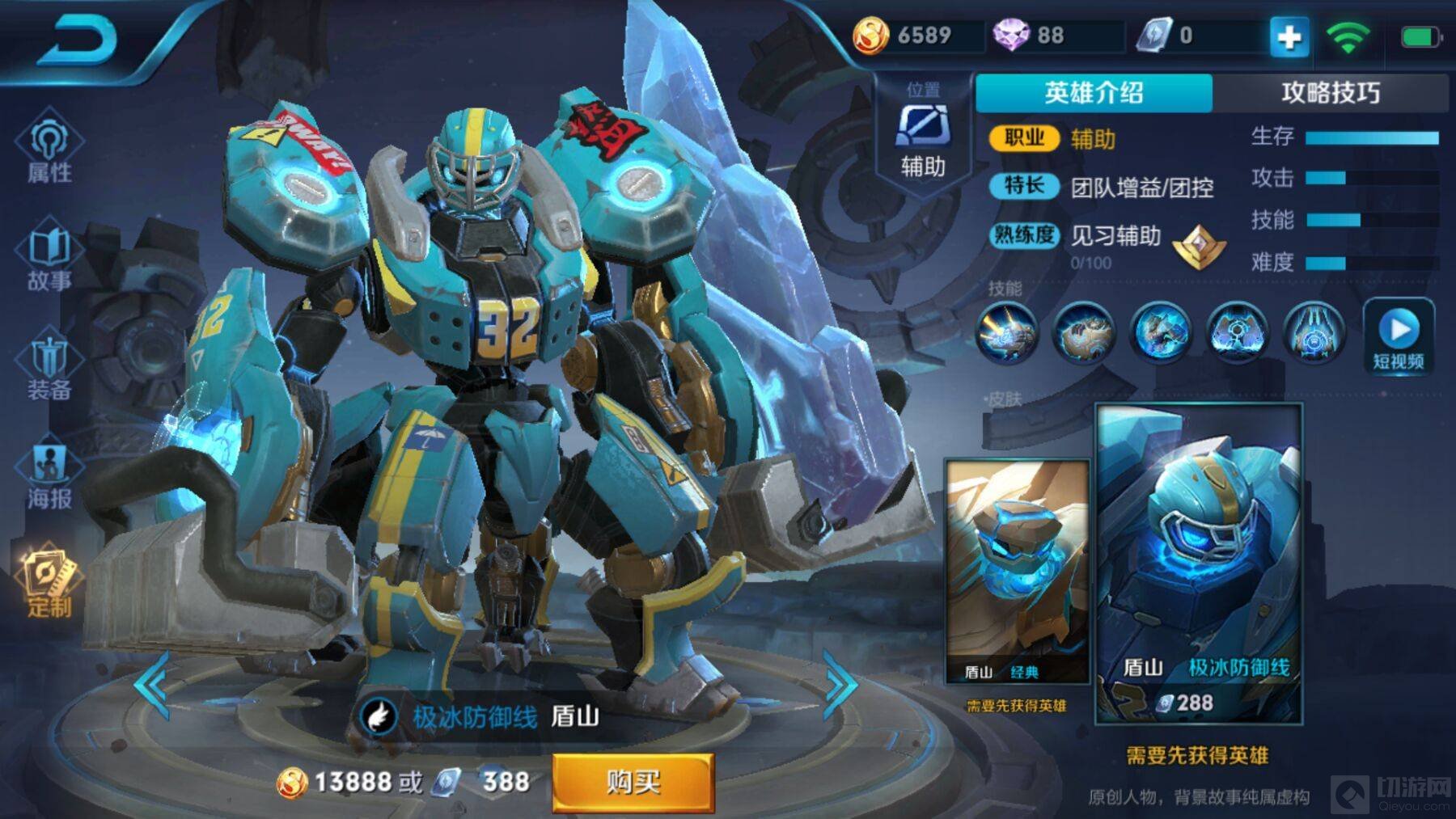Show the next hero with right arrow

[x=840, y=685]
